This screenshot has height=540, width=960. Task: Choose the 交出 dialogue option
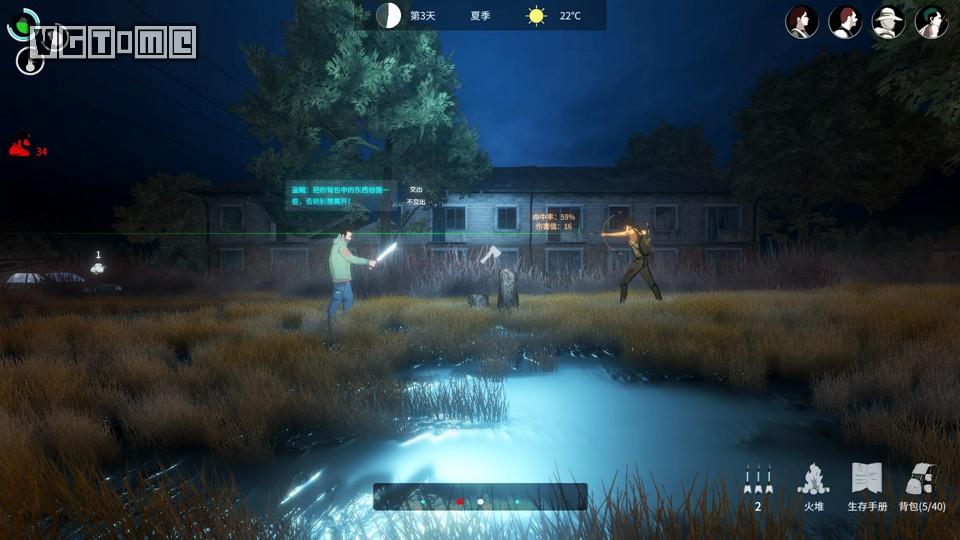pos(416,189)
